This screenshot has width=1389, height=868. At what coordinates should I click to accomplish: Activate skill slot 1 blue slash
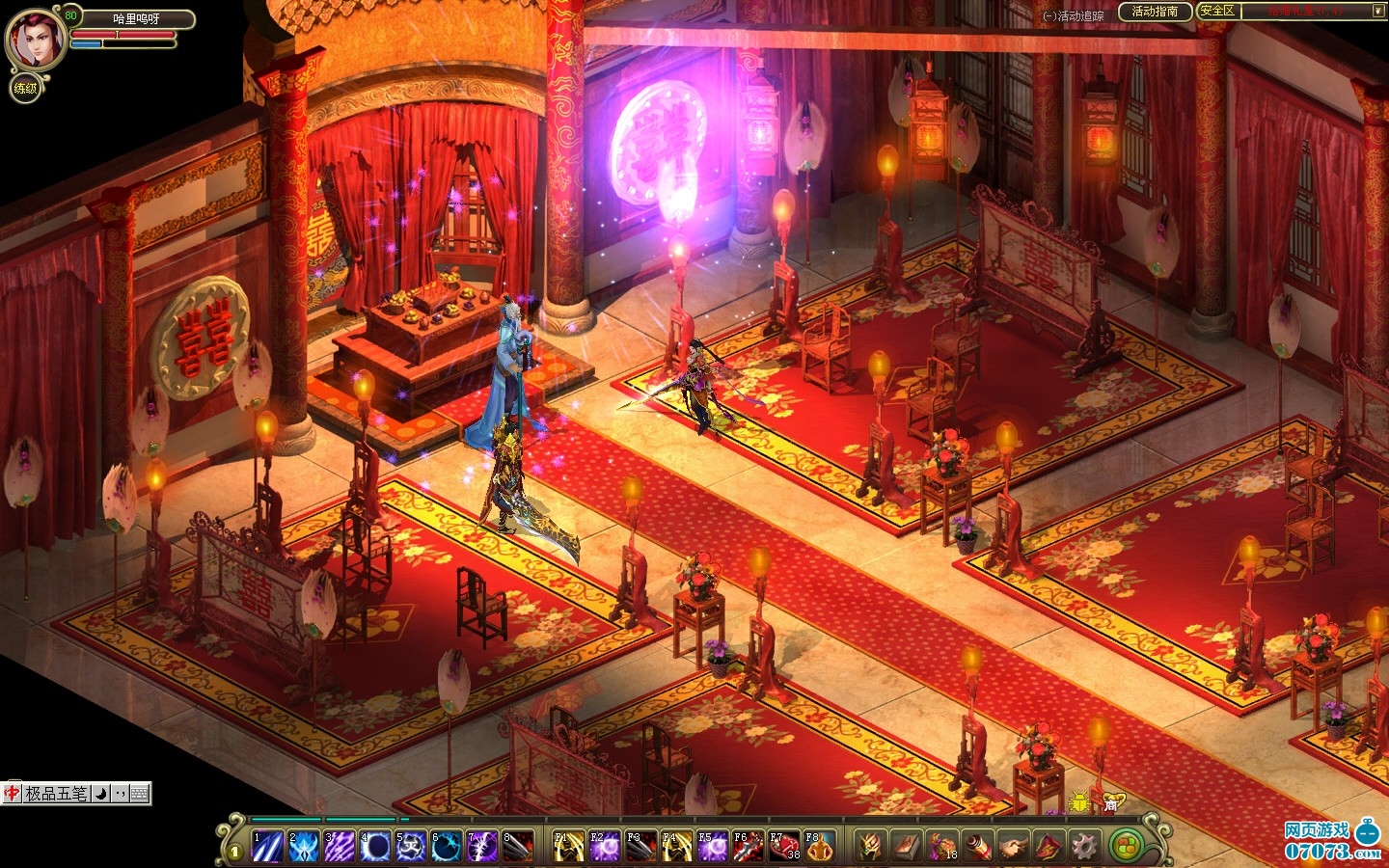pos(267,846)
